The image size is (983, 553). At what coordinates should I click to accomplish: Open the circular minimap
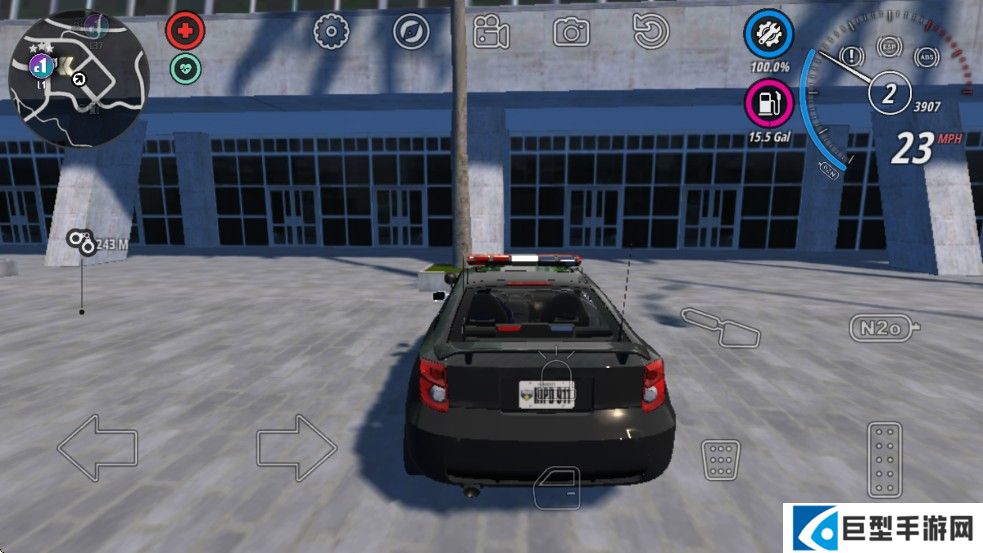[x=78, y=80]
